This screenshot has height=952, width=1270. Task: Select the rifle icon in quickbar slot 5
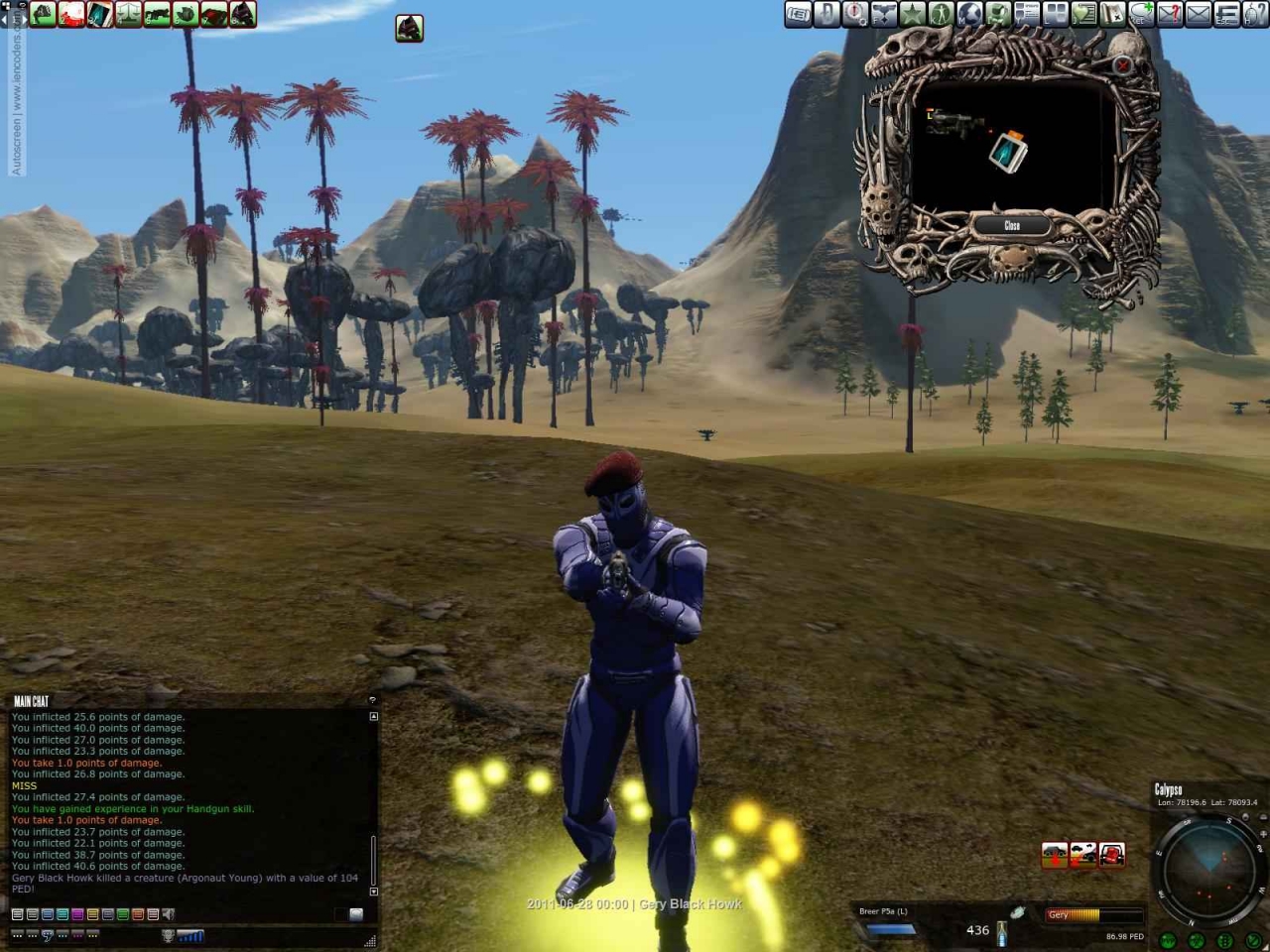157,14
